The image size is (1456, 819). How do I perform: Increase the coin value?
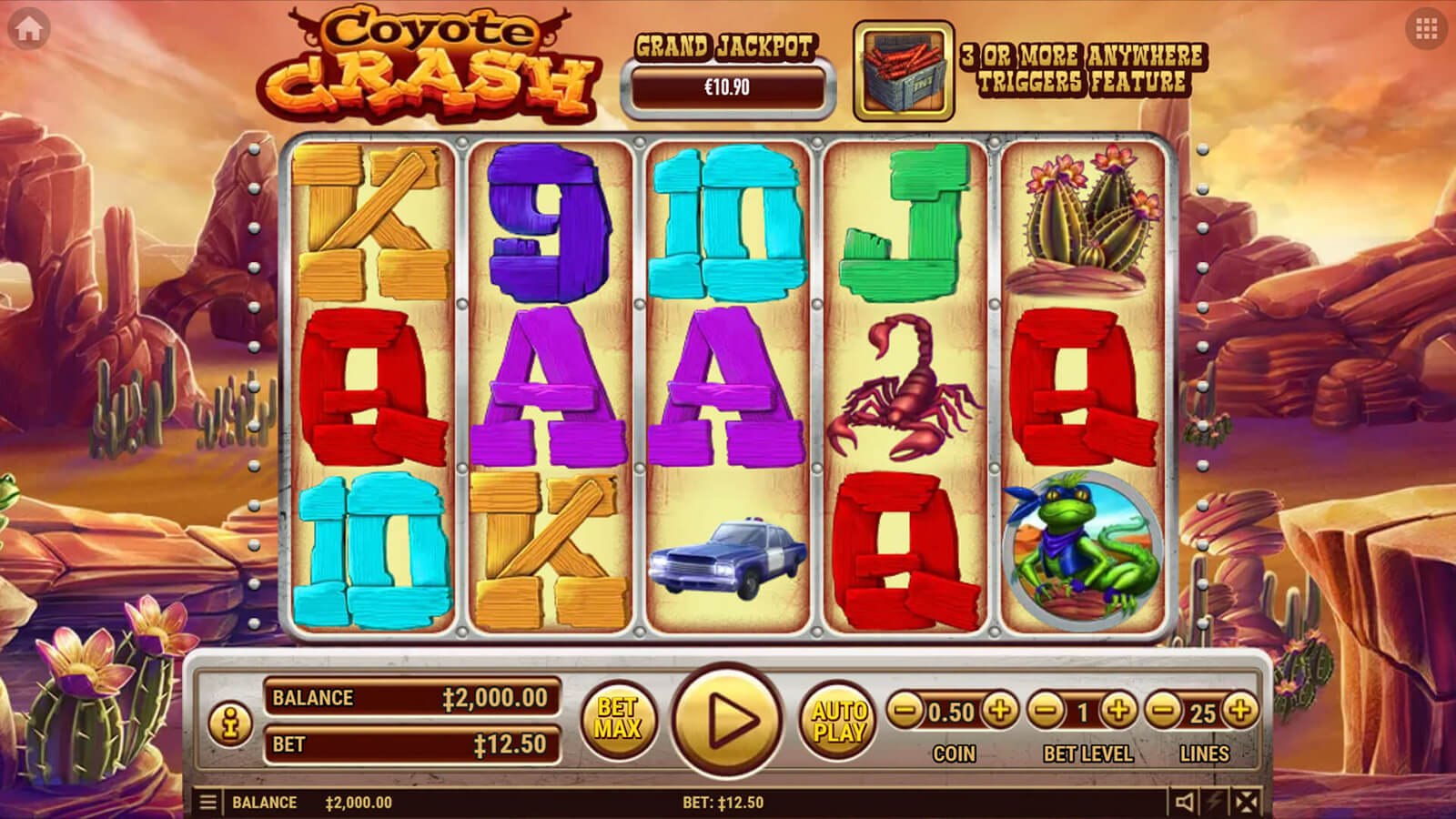click(x=999, y=711)
